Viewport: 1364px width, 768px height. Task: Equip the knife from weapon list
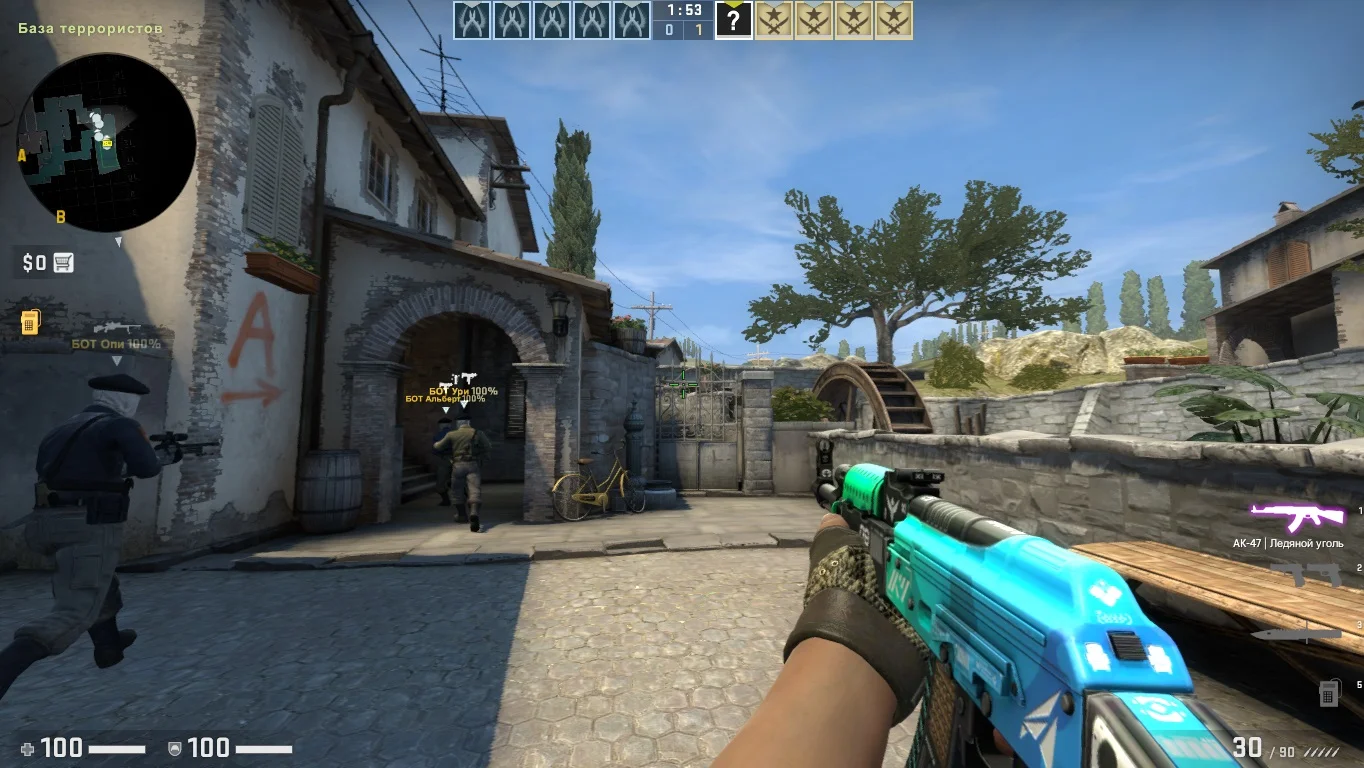tap(1297, 633)
